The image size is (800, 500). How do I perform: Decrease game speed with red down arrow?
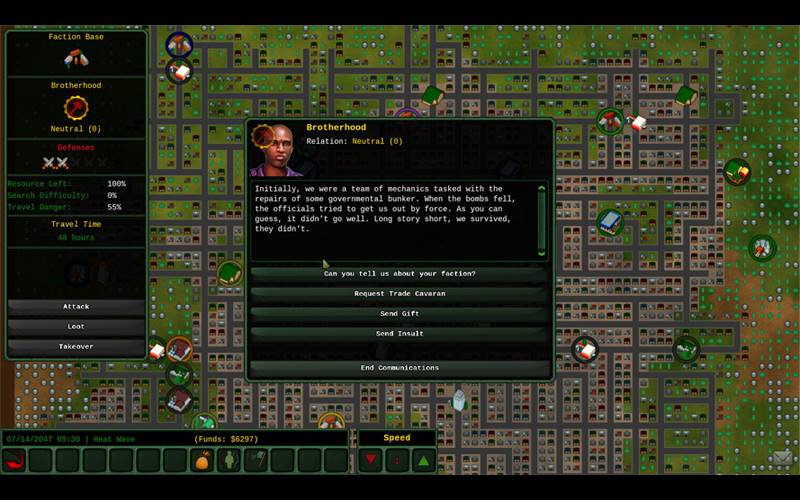pyautogui.click(x=371, y=460)
